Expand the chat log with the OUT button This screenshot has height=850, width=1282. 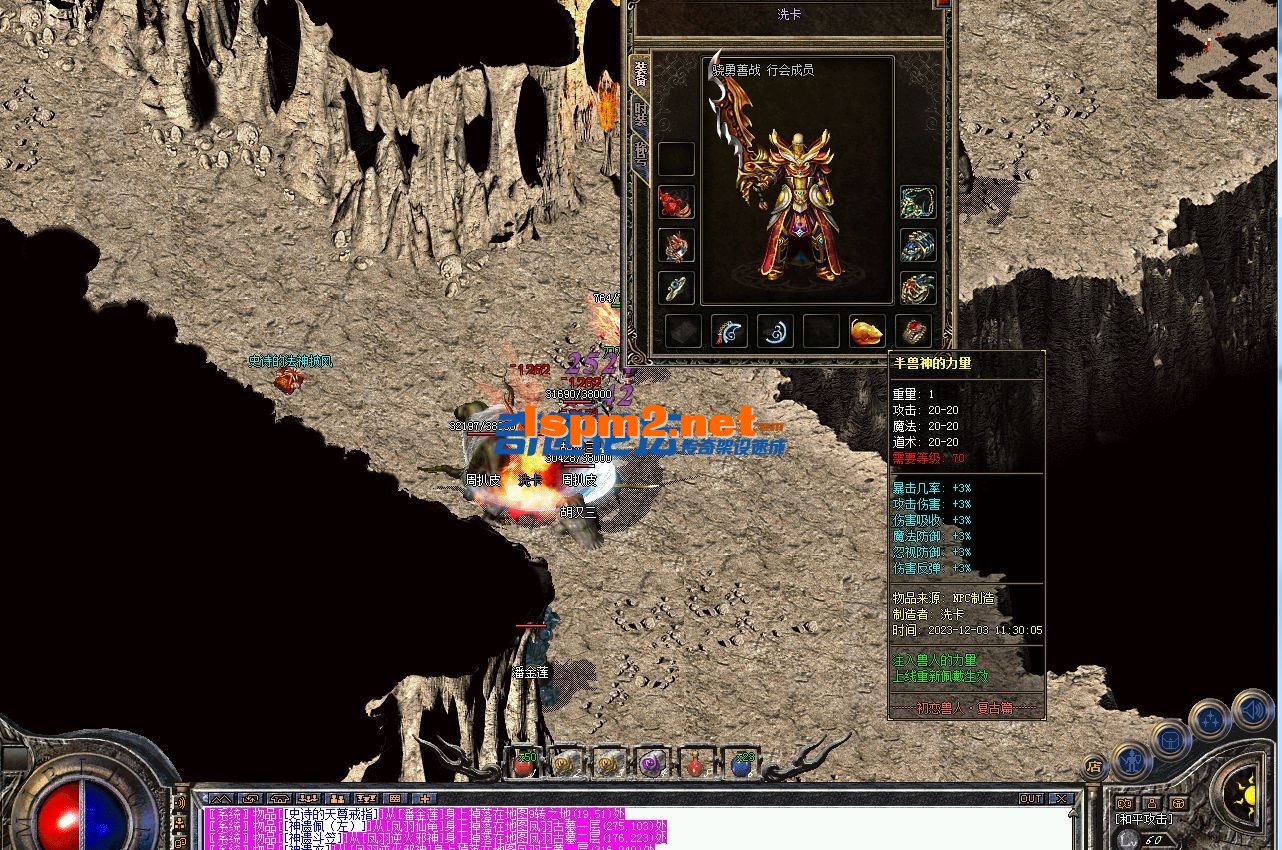(1031, 797)
